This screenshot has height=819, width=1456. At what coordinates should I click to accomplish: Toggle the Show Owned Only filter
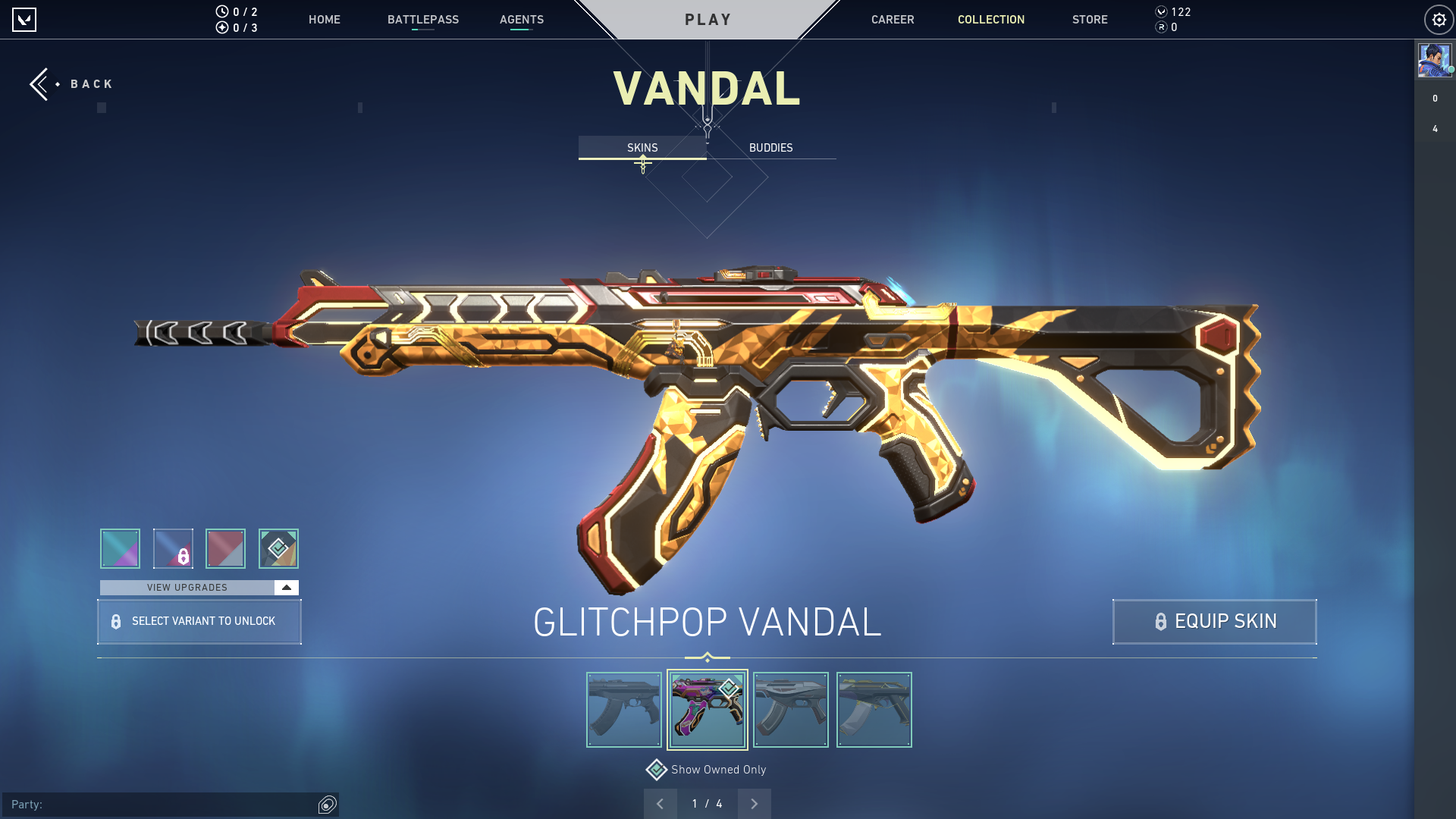coord(717,769)
